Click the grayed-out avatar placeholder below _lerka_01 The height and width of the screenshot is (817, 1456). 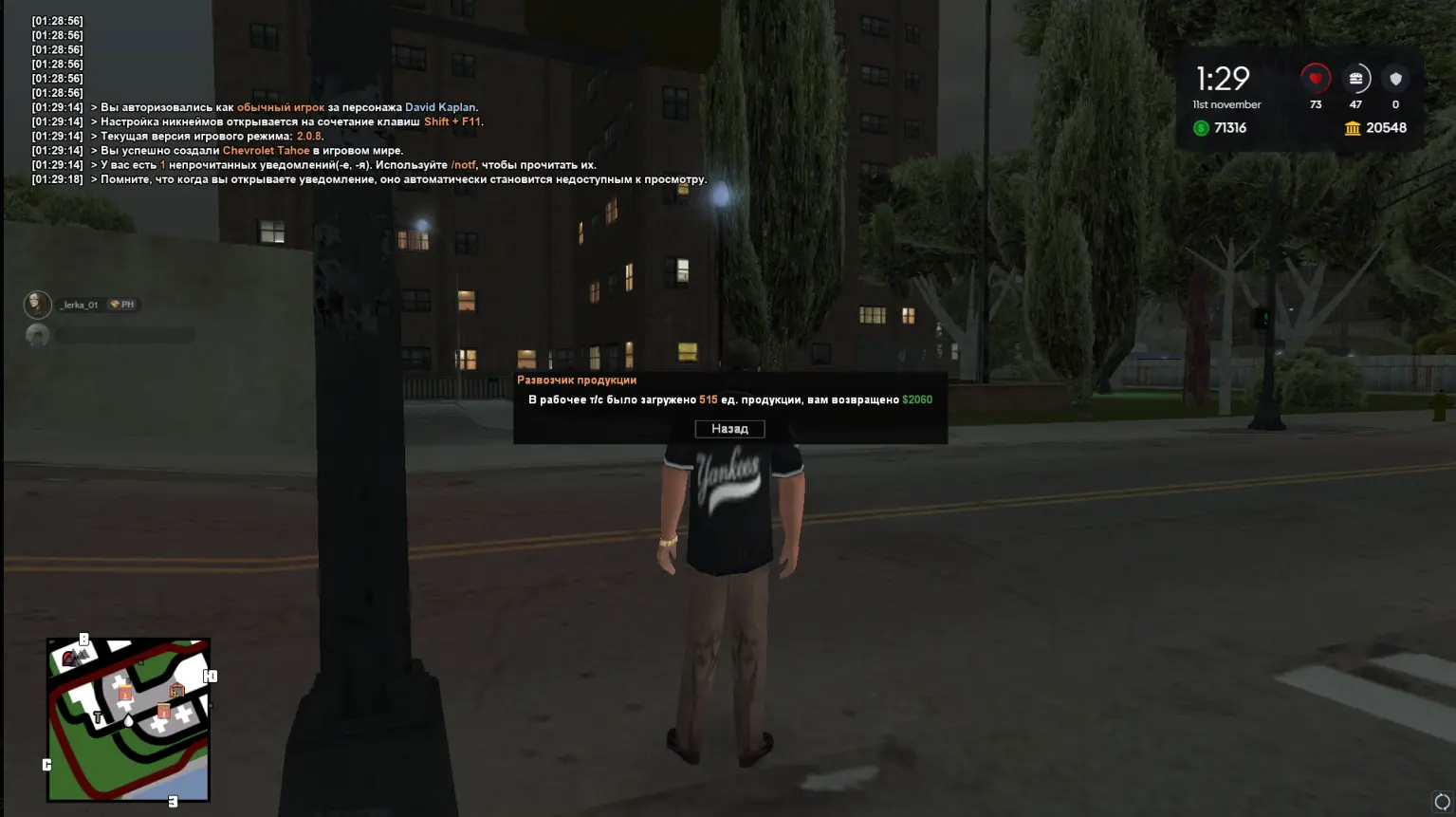(x=37, y=334)
